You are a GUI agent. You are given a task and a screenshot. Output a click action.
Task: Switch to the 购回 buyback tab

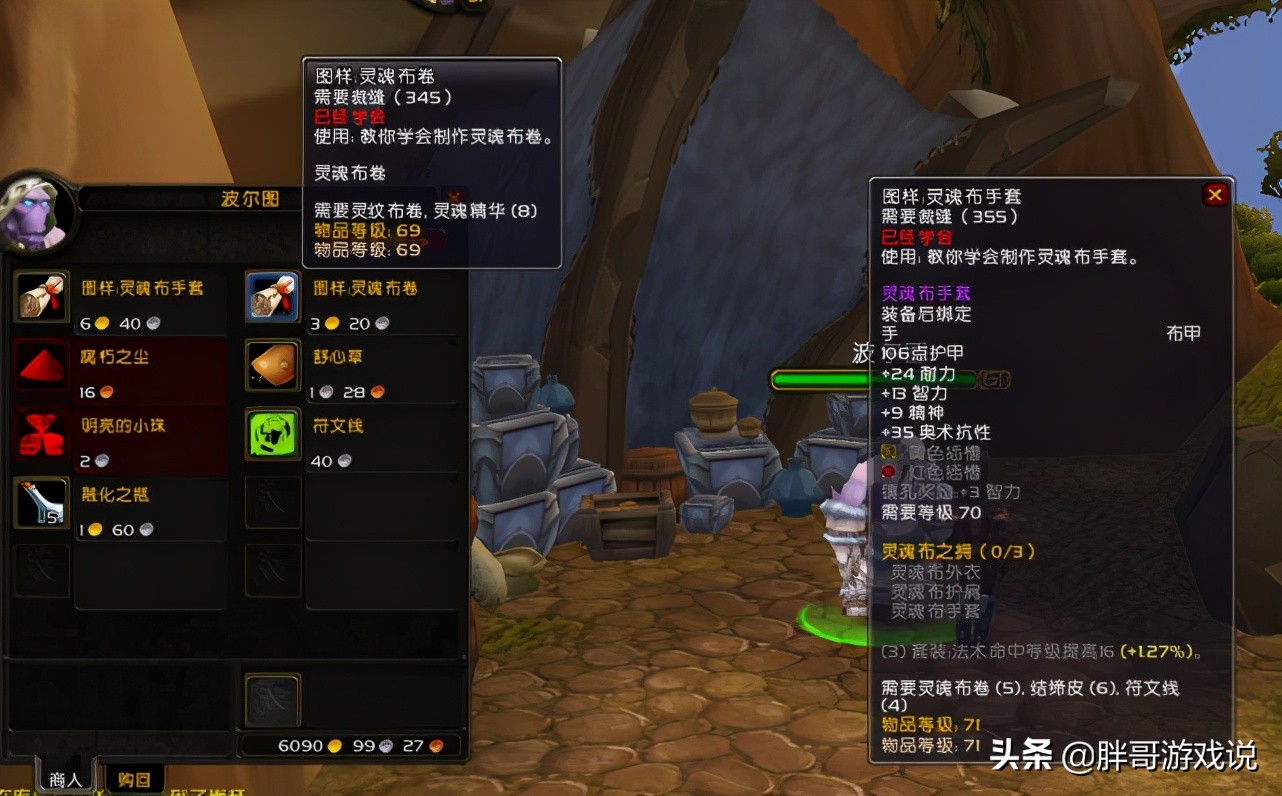click(133, 779)
